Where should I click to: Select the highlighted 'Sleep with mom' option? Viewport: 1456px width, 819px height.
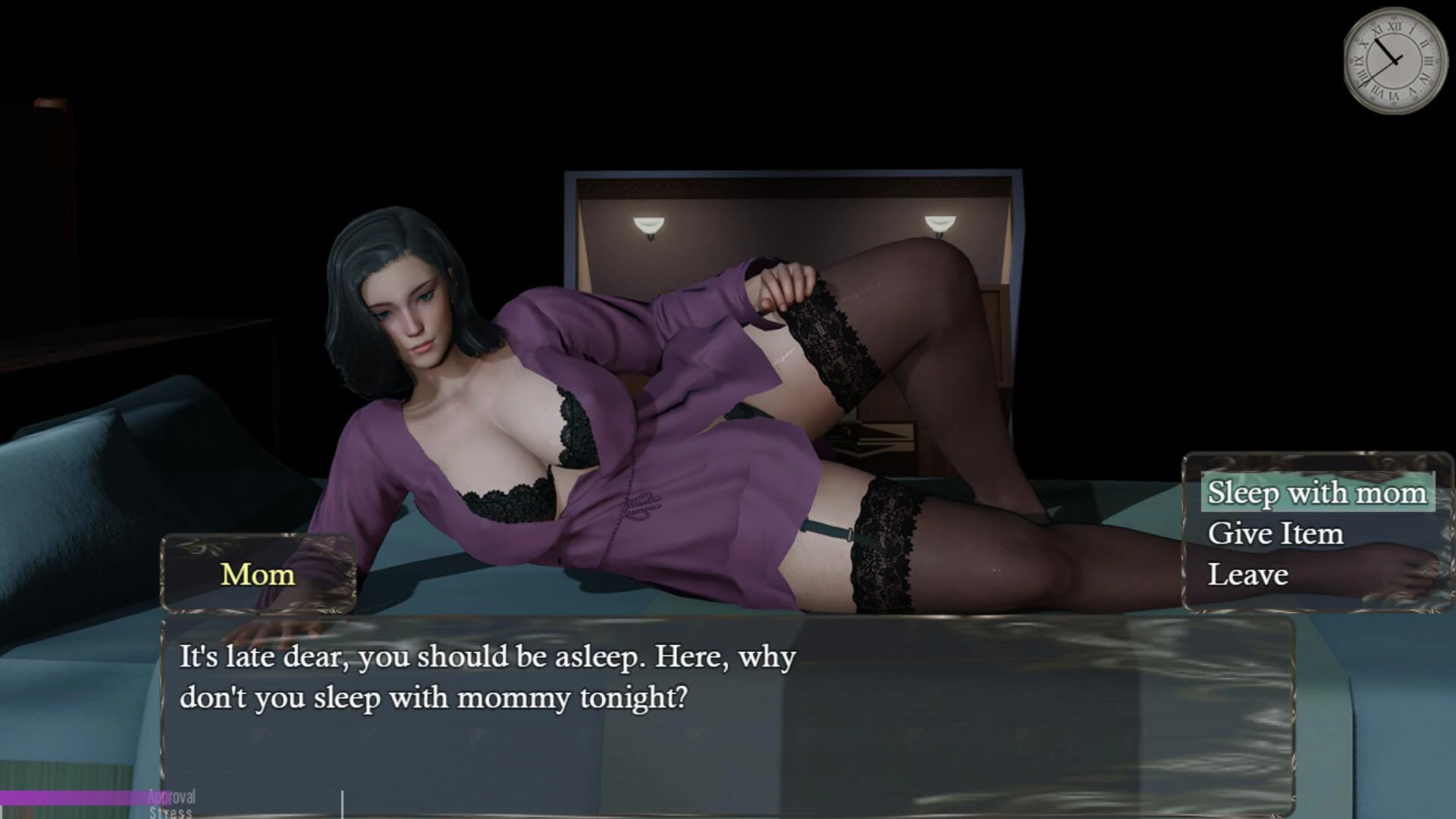(x=1318, y=492)
